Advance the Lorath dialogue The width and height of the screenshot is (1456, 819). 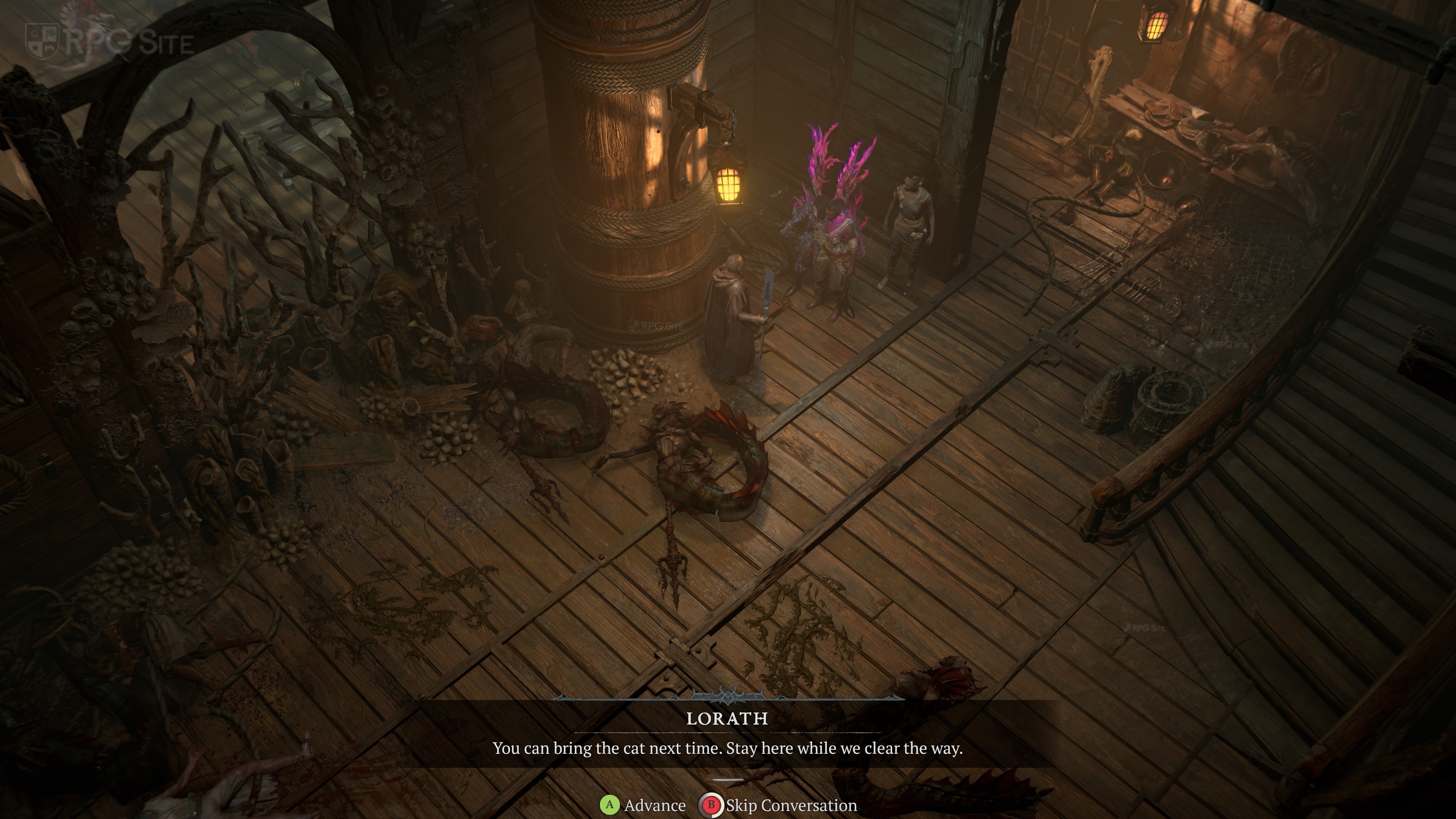(x=643, y=805)
